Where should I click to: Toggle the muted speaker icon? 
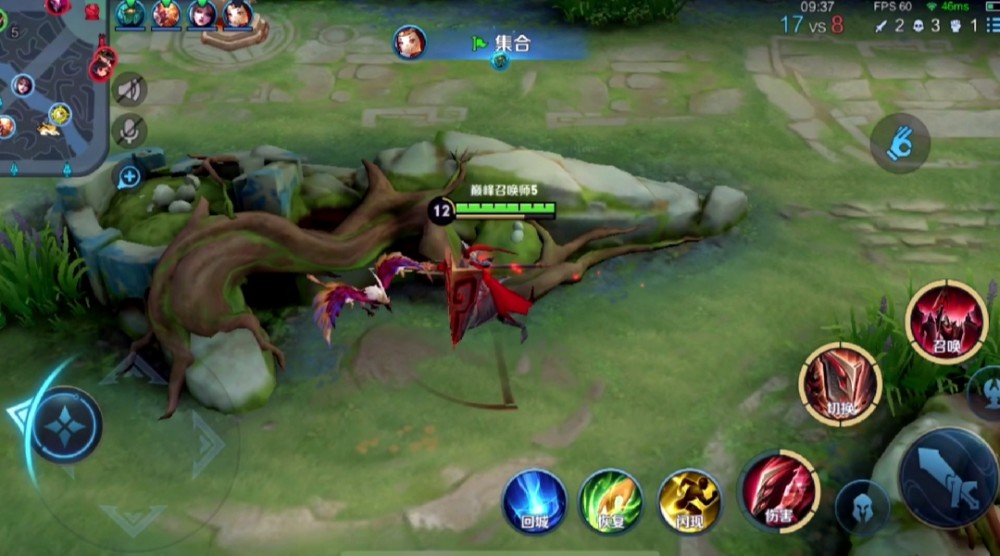point(129,89)
